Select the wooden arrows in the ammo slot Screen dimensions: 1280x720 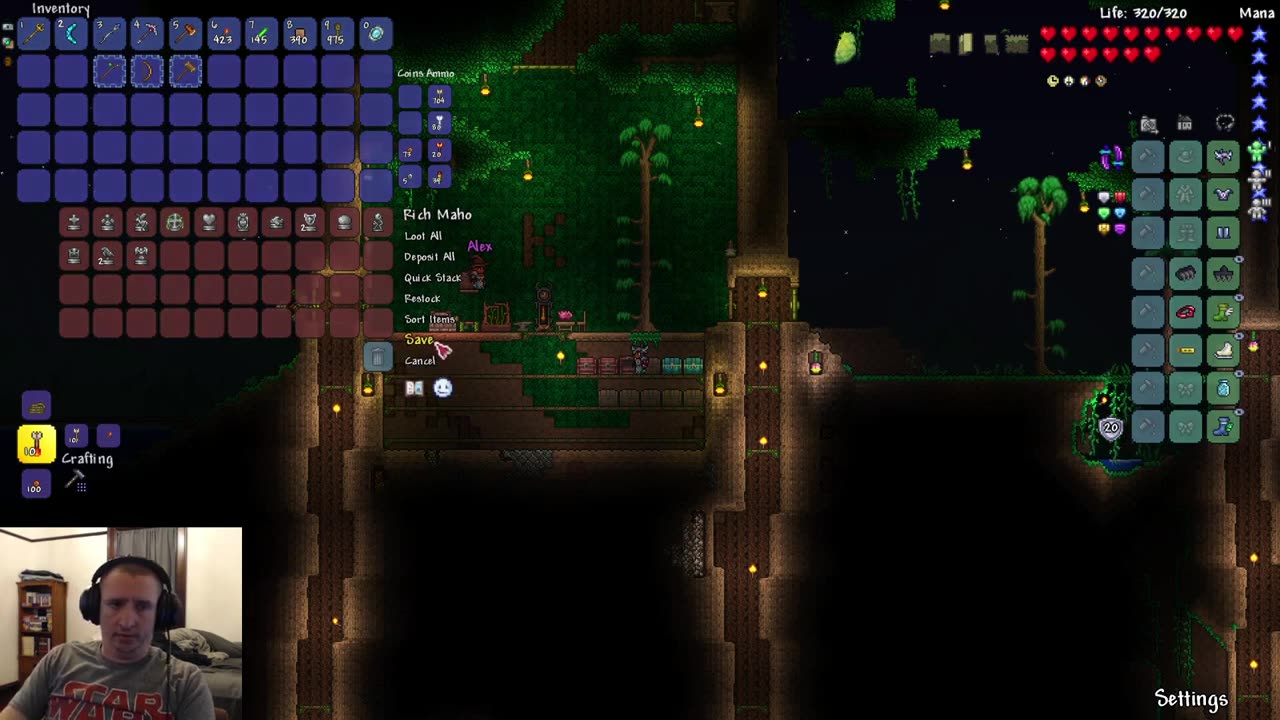click(x=437, y=96)
